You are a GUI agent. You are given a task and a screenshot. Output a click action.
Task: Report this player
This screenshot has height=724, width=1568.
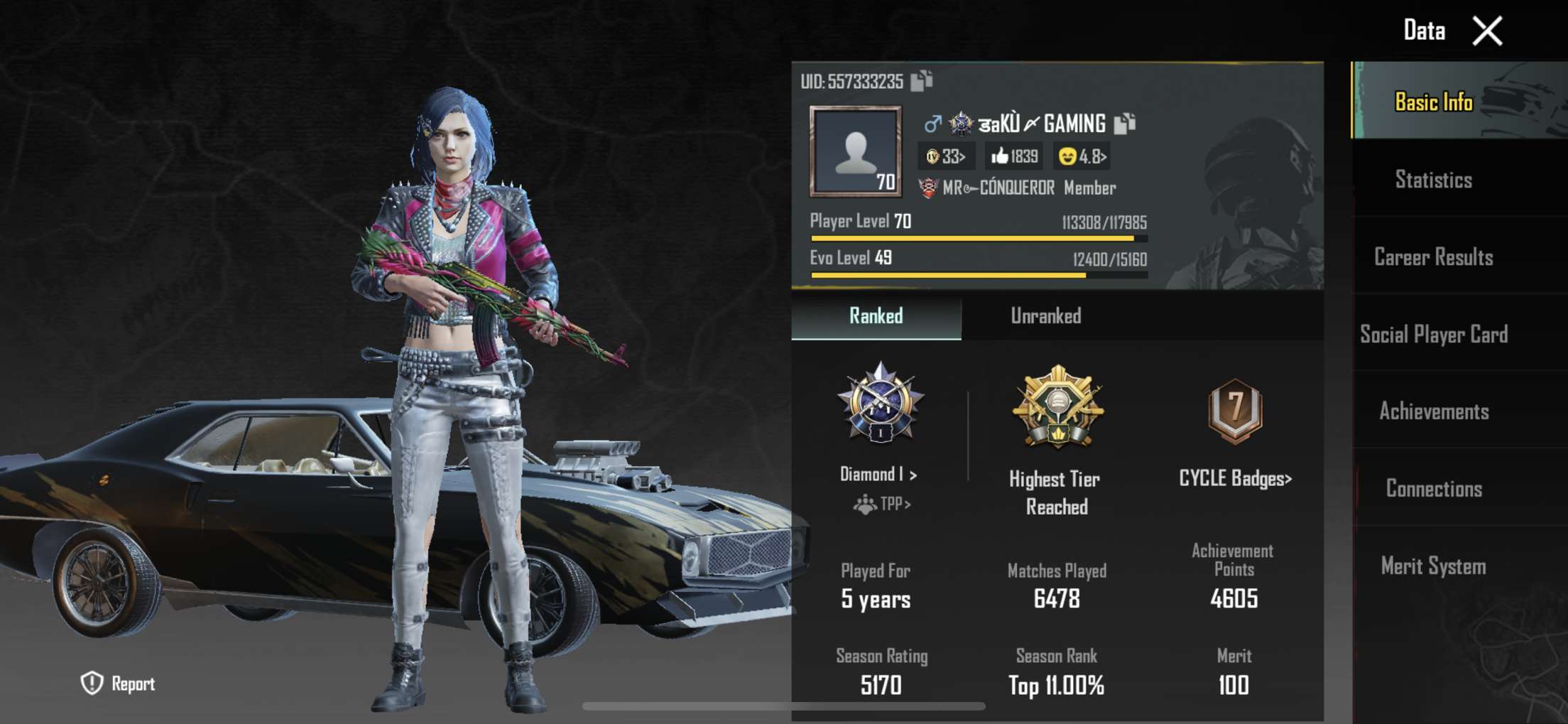[x=118, y=684]
